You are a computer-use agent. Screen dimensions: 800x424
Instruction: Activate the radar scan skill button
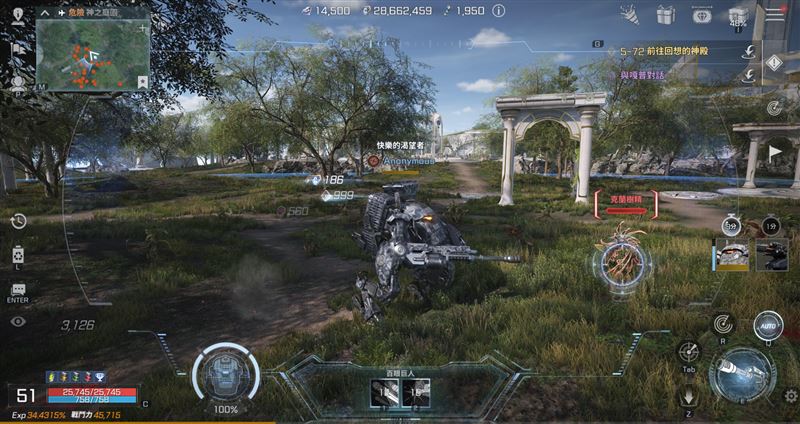click(721, 323)
